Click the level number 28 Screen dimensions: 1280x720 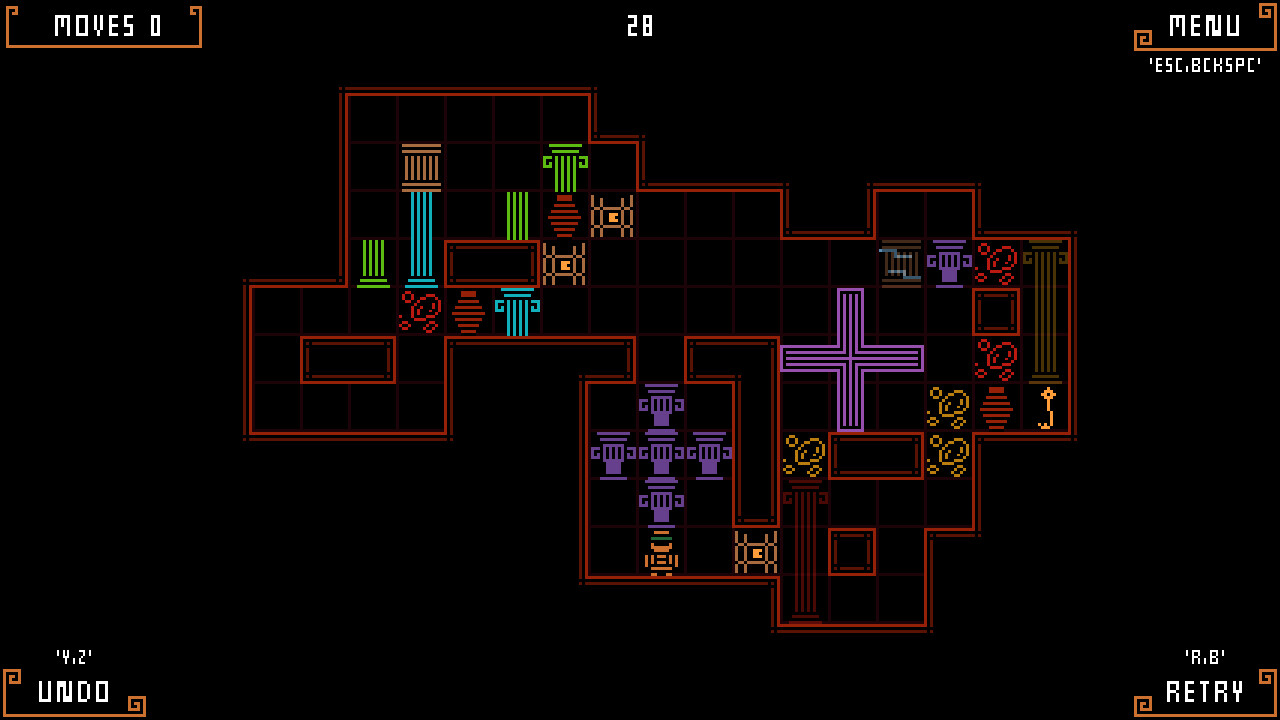tap(641, 27)
